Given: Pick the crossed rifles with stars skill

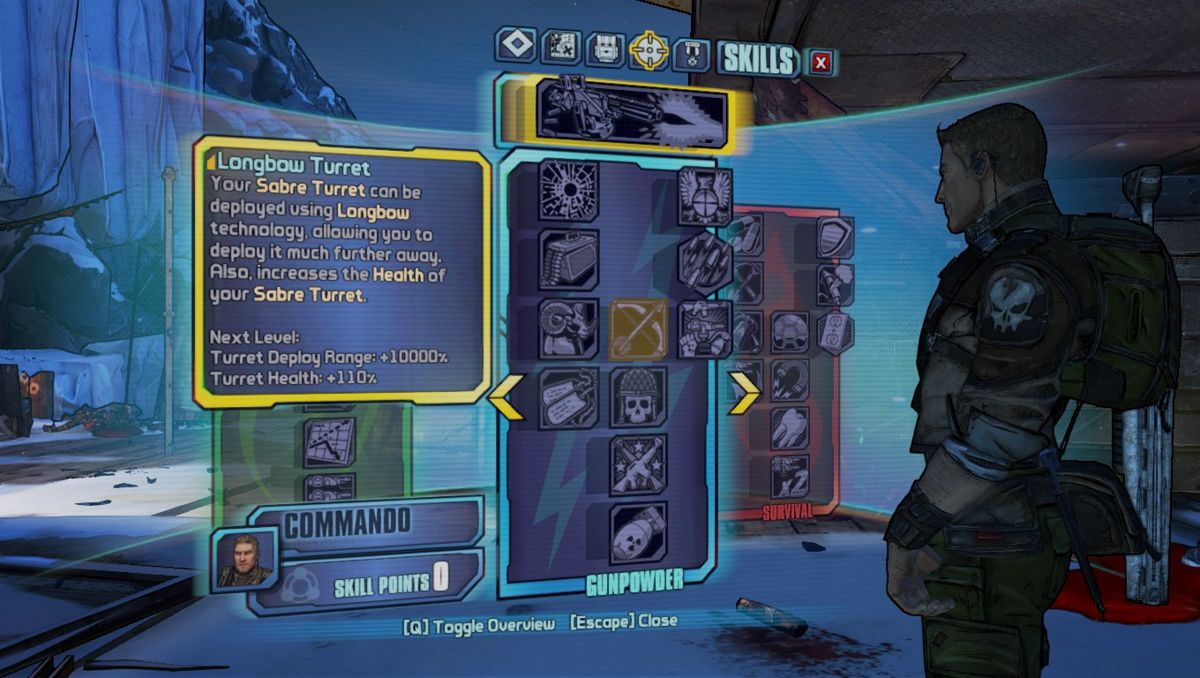Looking at the screenshot, I should point(638,464).
